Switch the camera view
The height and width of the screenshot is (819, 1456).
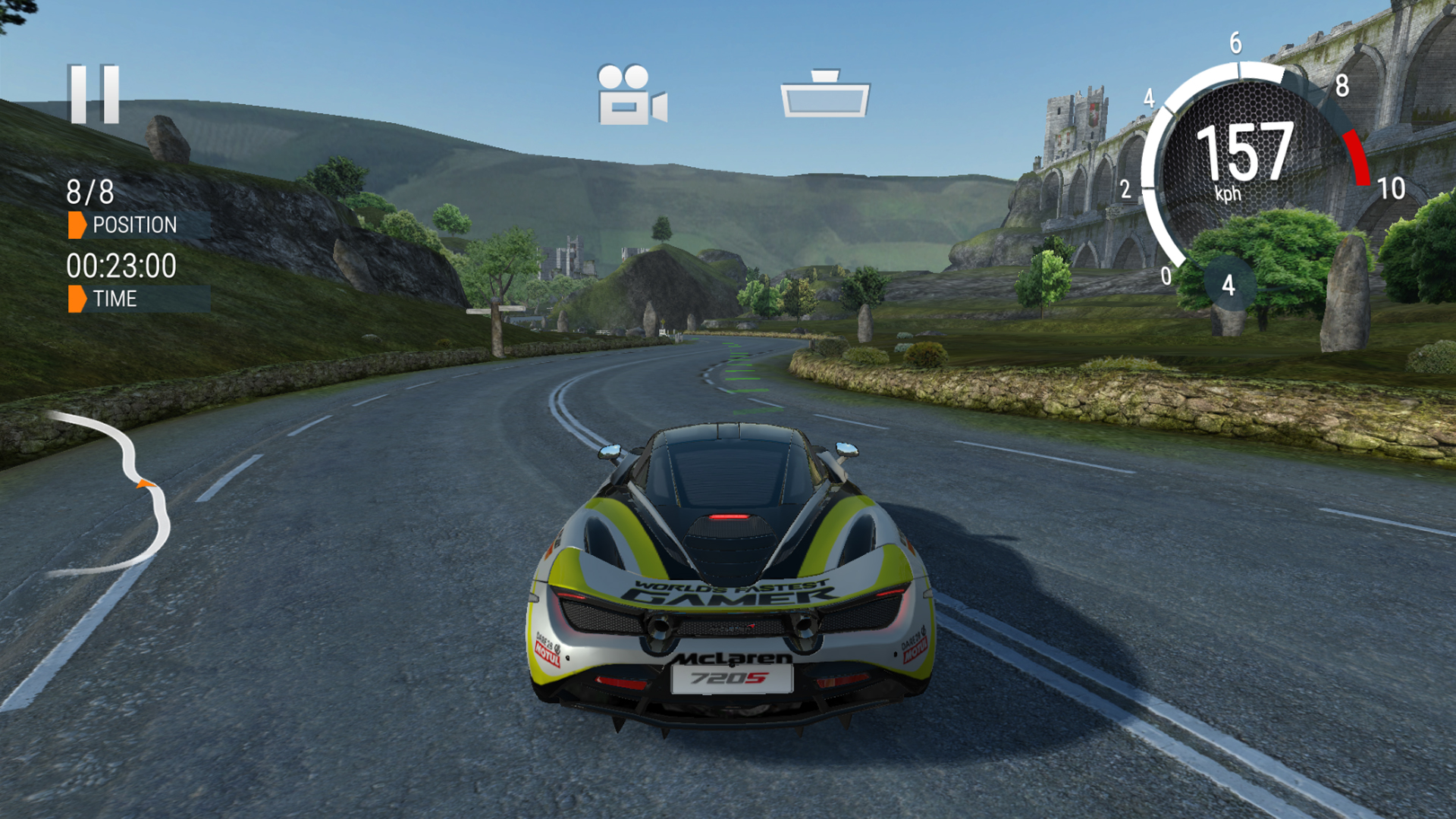(x=632, y=96)
